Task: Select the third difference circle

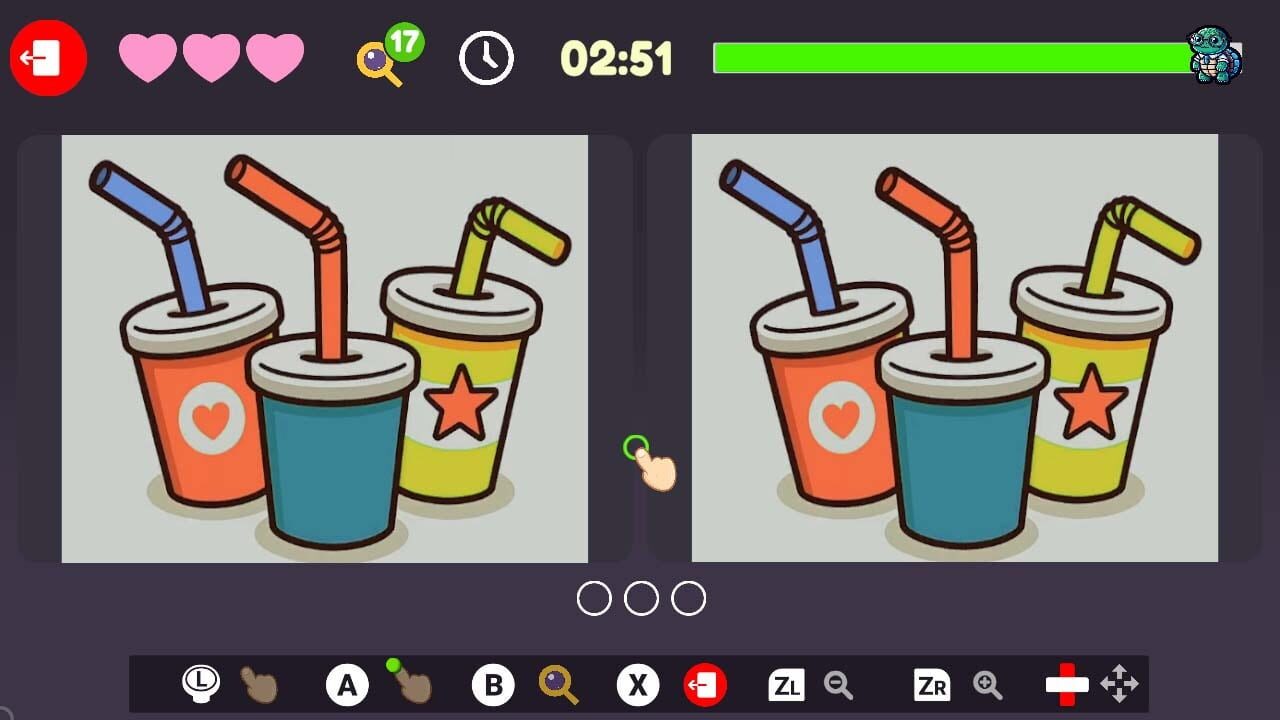Action: click(686, 598)
